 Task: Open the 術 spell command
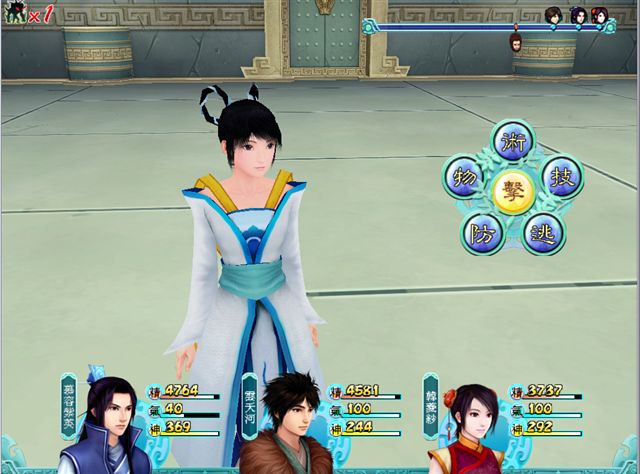coord(514,142)
